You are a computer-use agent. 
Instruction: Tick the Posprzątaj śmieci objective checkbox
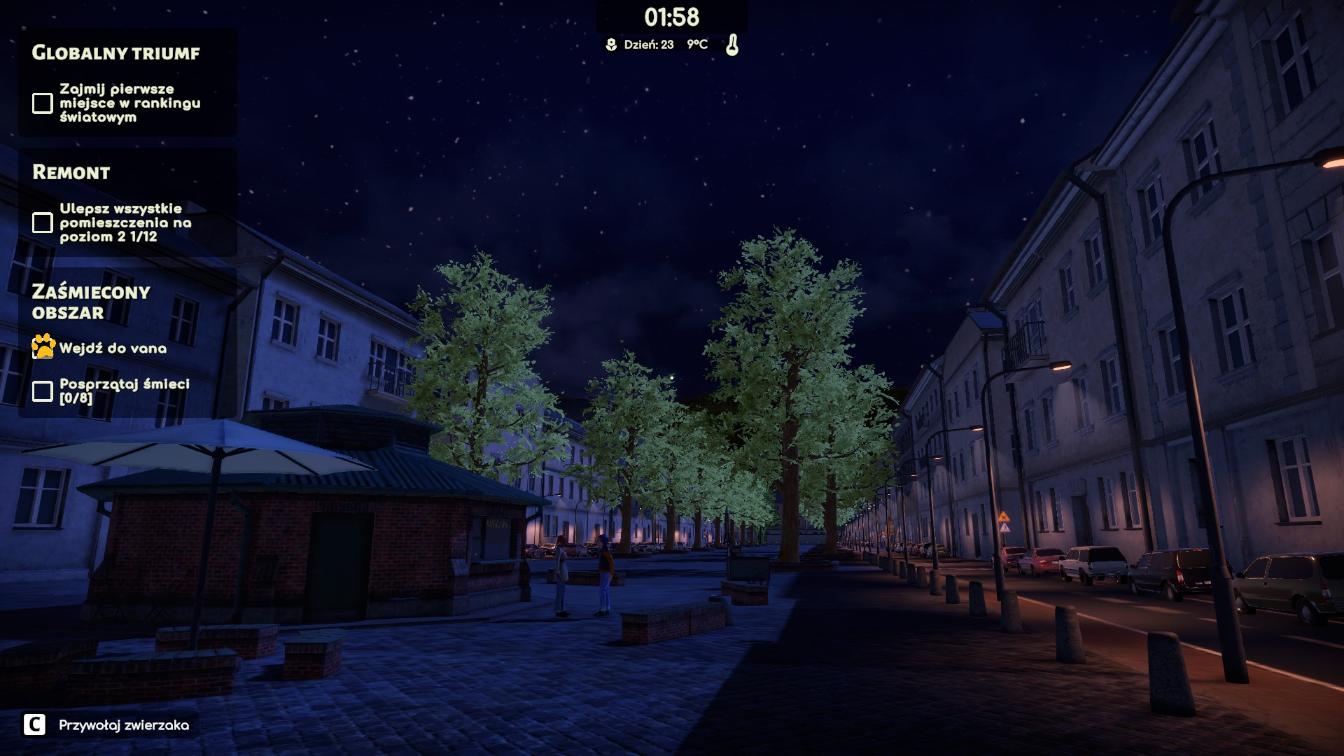42,391
